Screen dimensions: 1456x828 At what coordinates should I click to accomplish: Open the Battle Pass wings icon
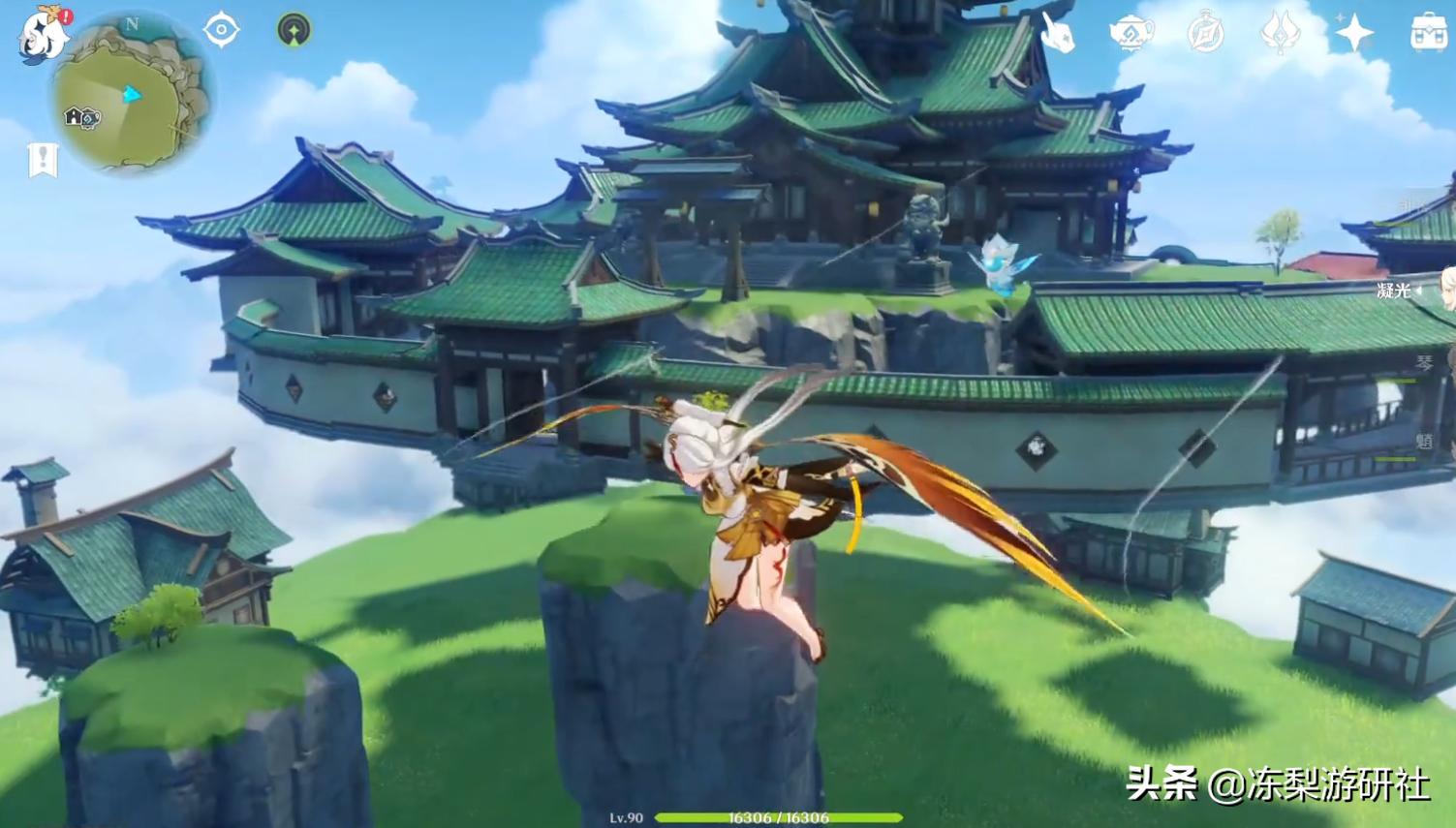1280,31
